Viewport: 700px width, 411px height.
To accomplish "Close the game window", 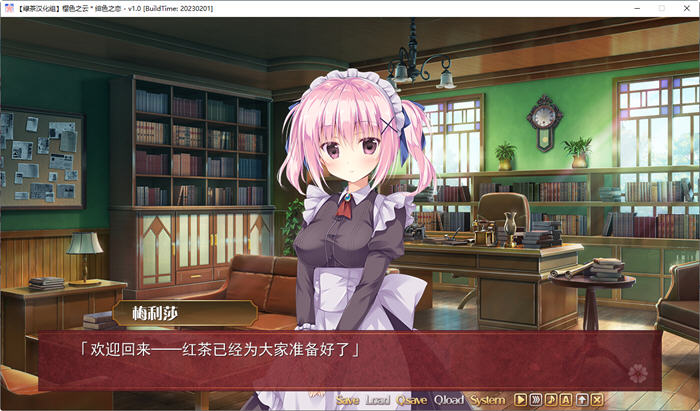I will [685, 8].
